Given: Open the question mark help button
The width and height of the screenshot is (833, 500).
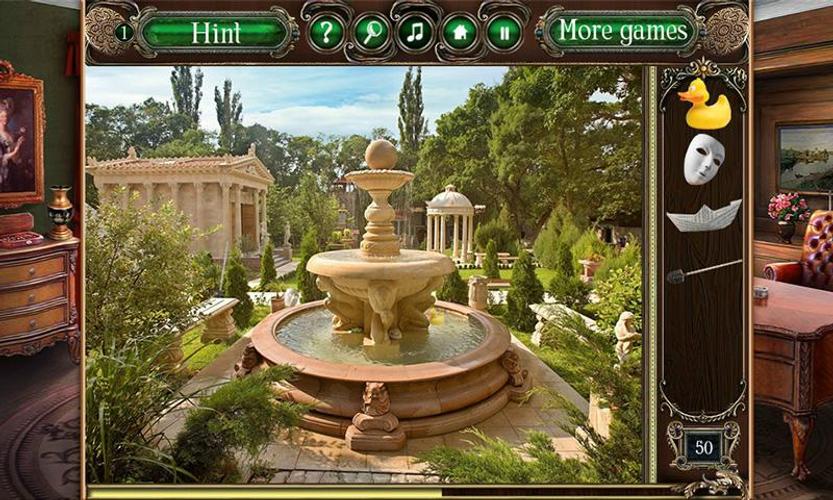Looking at the screenshot, I should tap(326, 32).
